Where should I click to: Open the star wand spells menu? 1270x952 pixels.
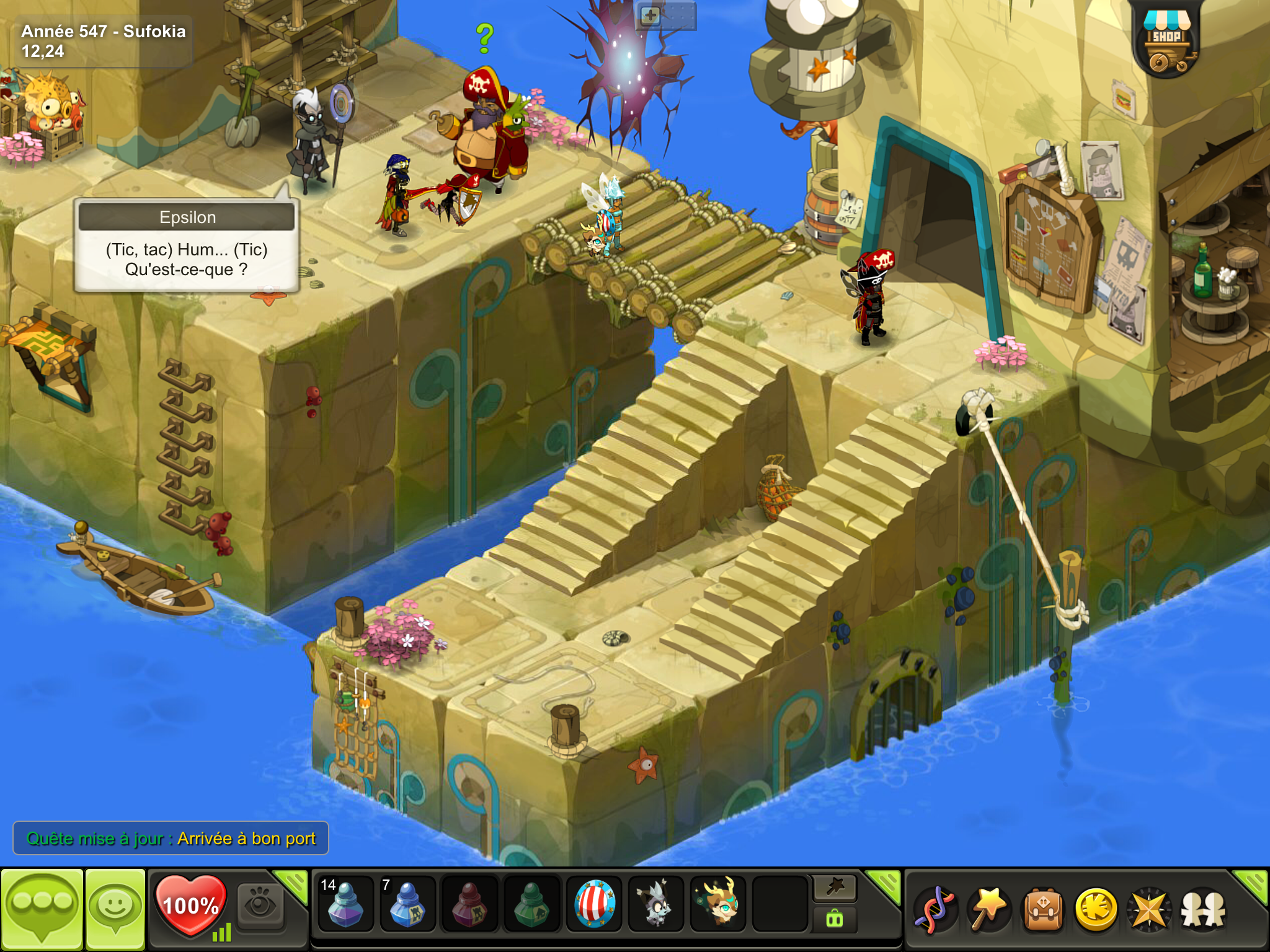(x=988, y=909)
